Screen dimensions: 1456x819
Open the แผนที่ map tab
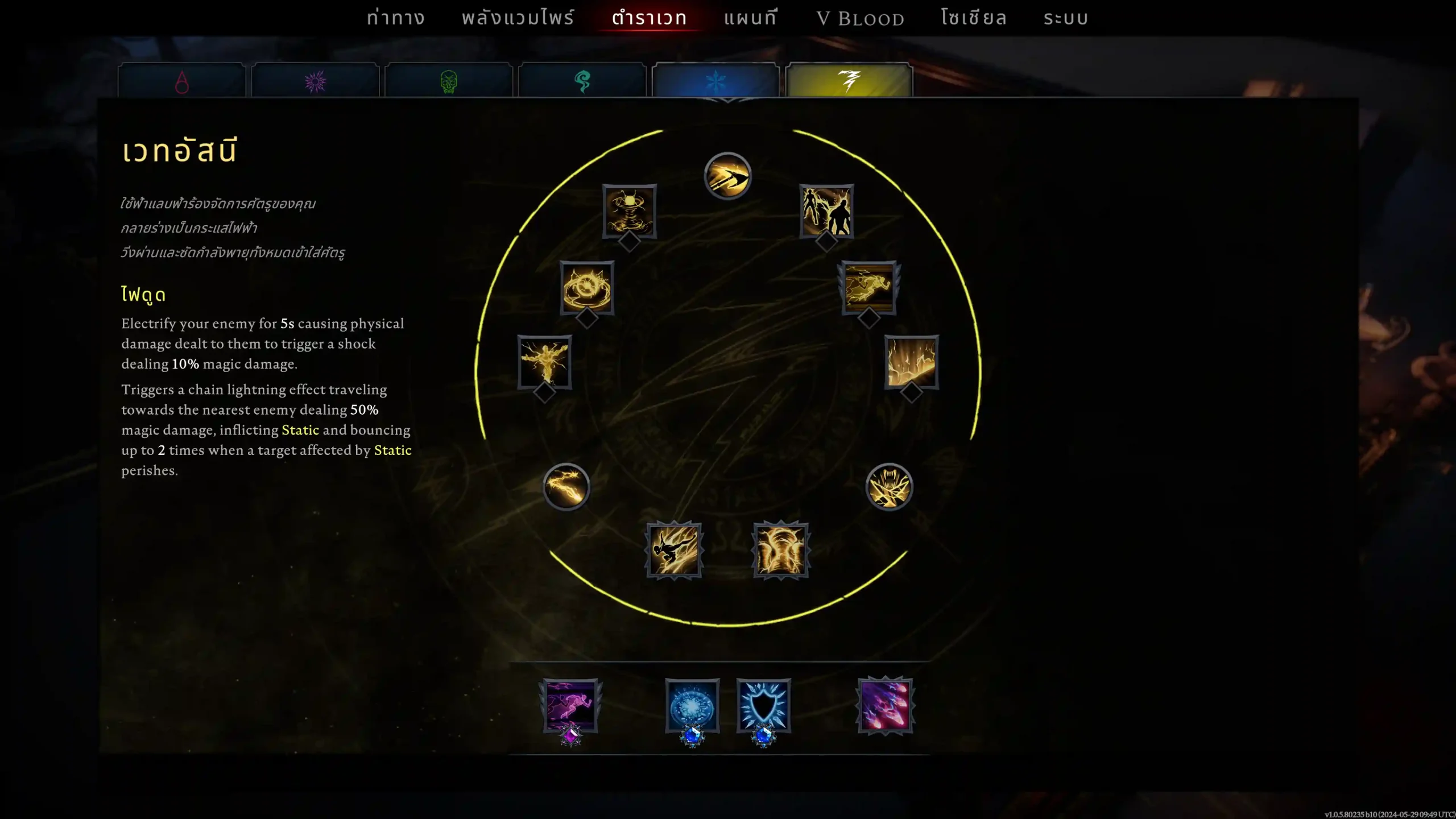(750, 18)
